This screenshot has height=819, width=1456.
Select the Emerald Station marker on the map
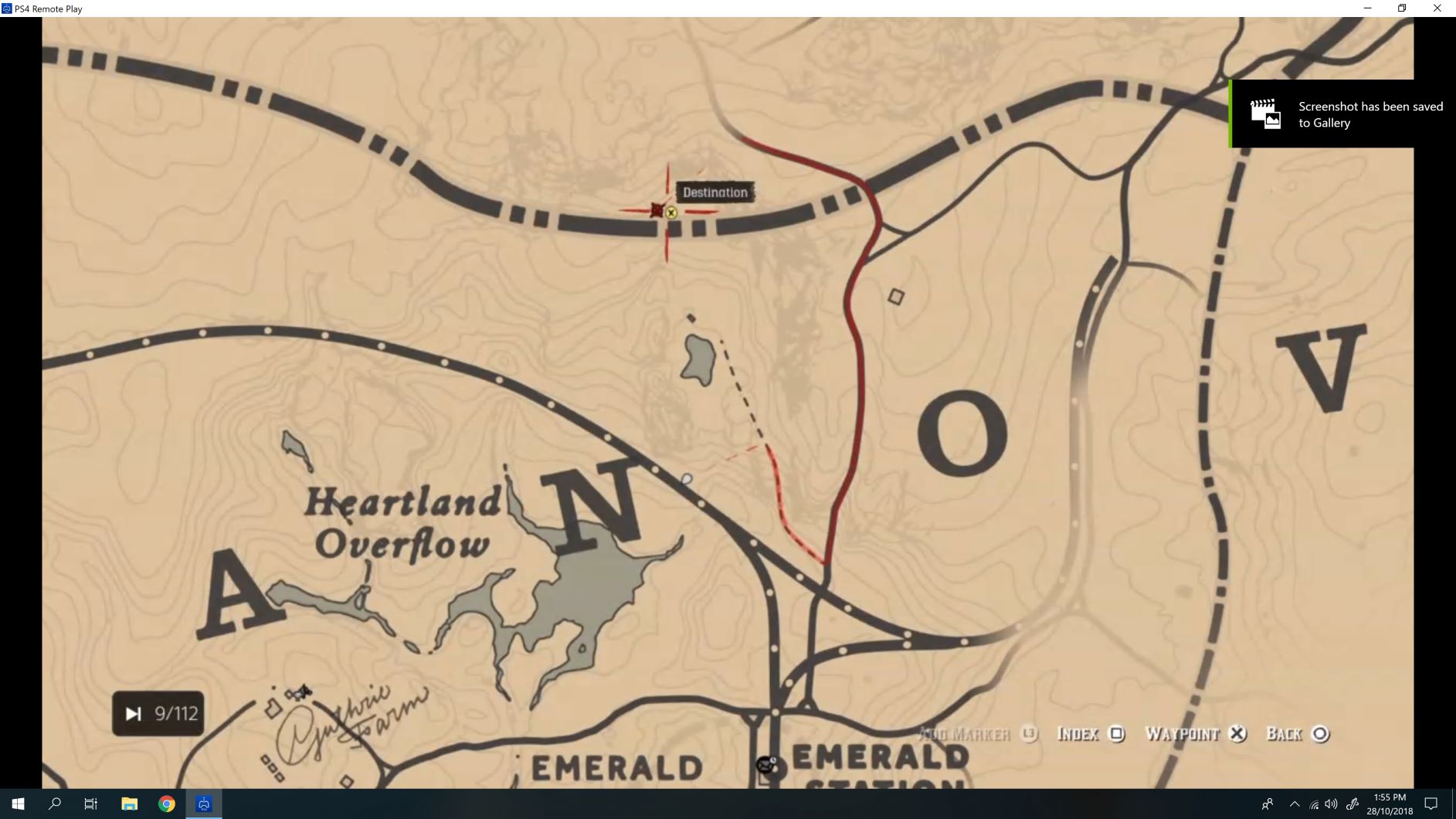point(765,764)
